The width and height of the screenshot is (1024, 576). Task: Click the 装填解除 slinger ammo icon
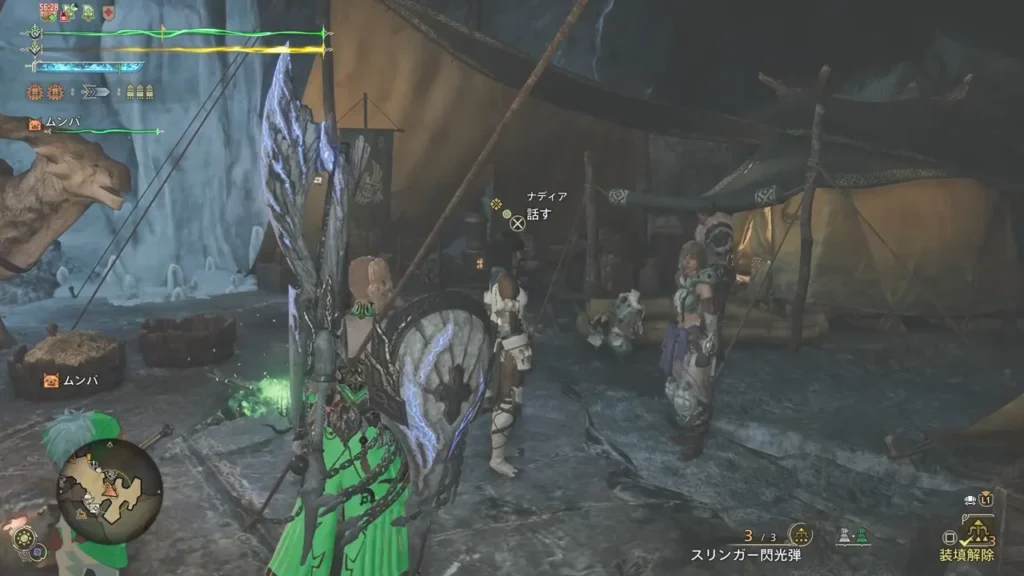tap(976, 531)
